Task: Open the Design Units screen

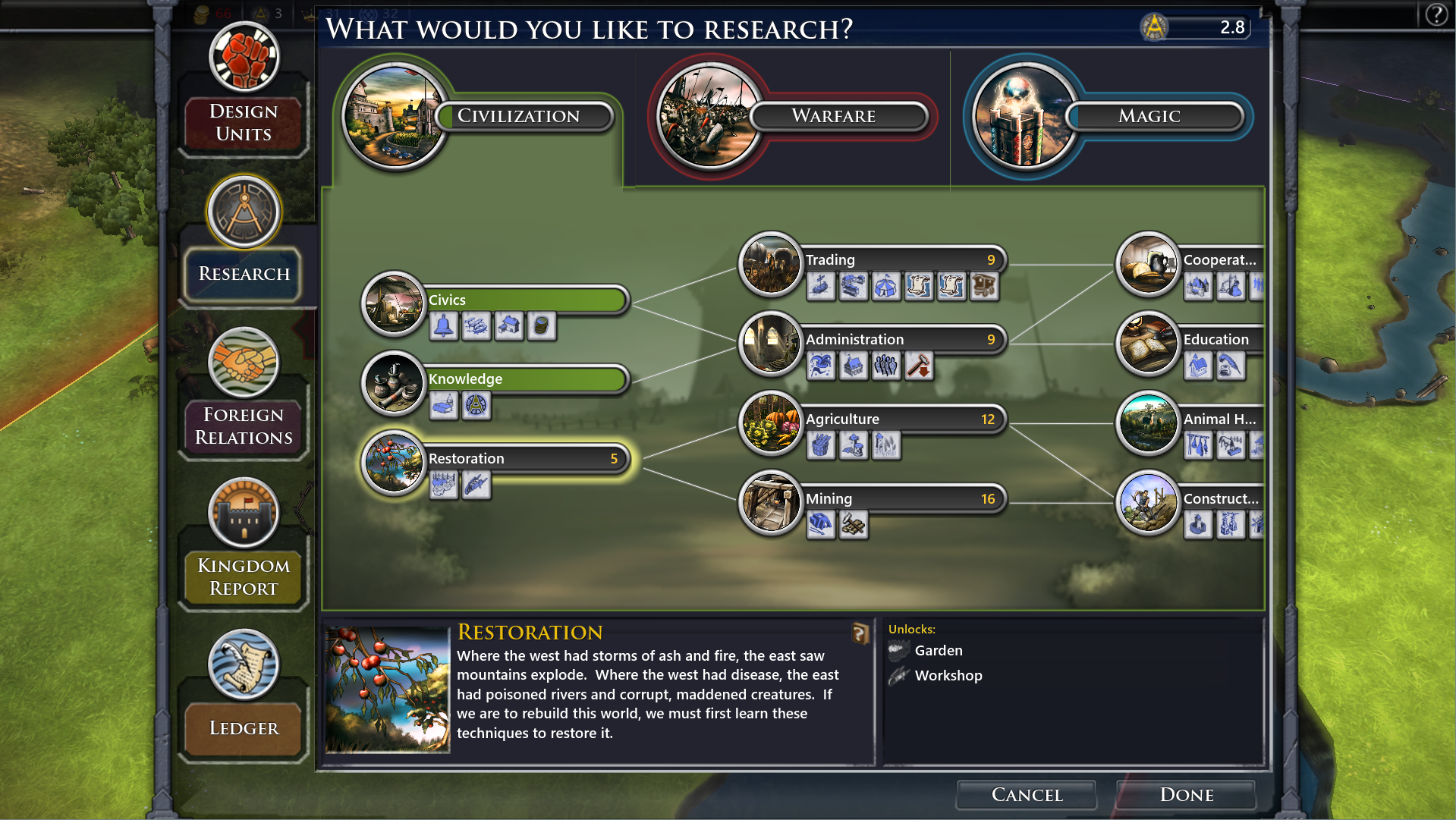Action: click(x=244, y=121)
